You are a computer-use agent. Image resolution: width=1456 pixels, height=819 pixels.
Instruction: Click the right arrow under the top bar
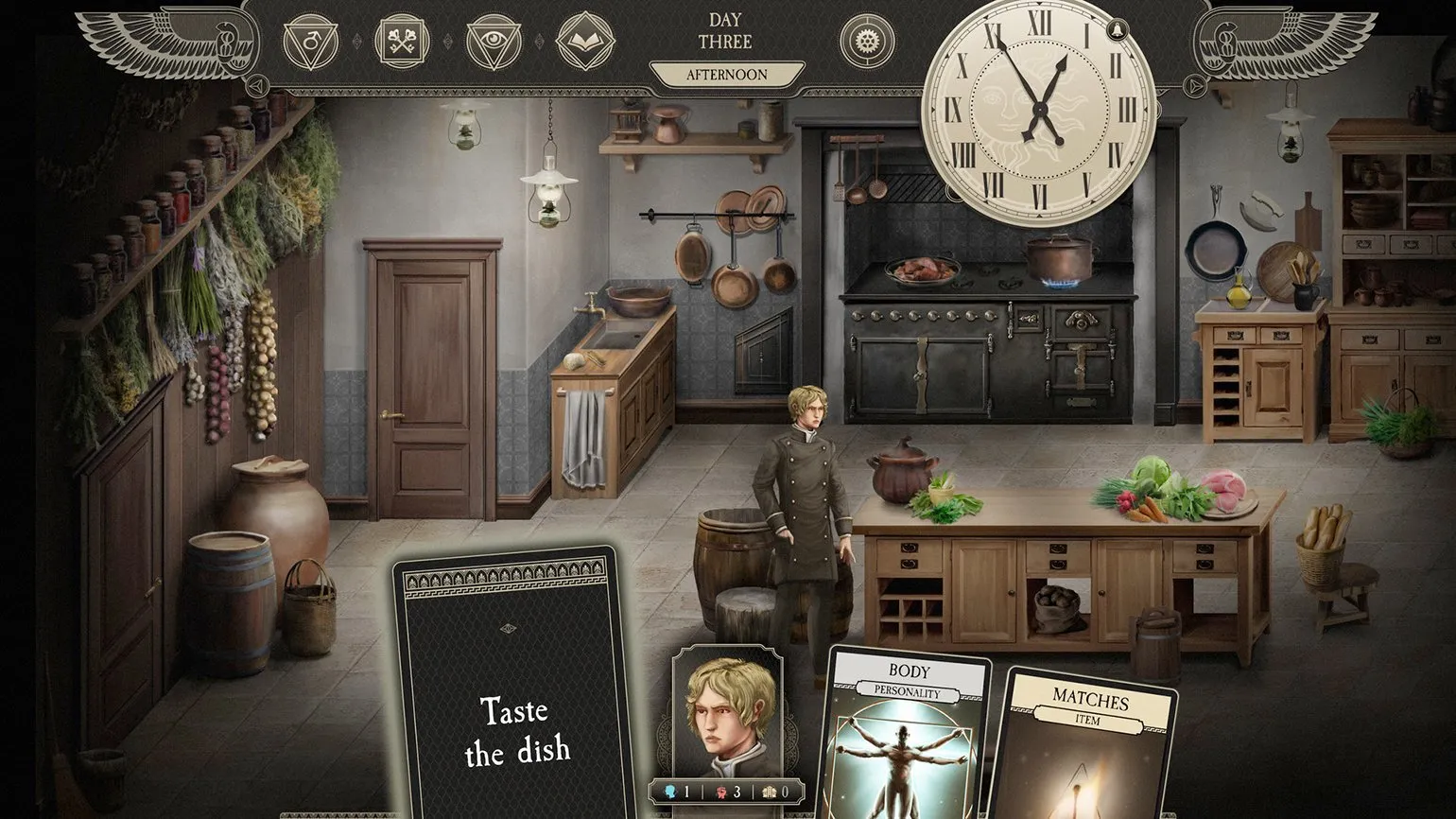[1195, 86]
